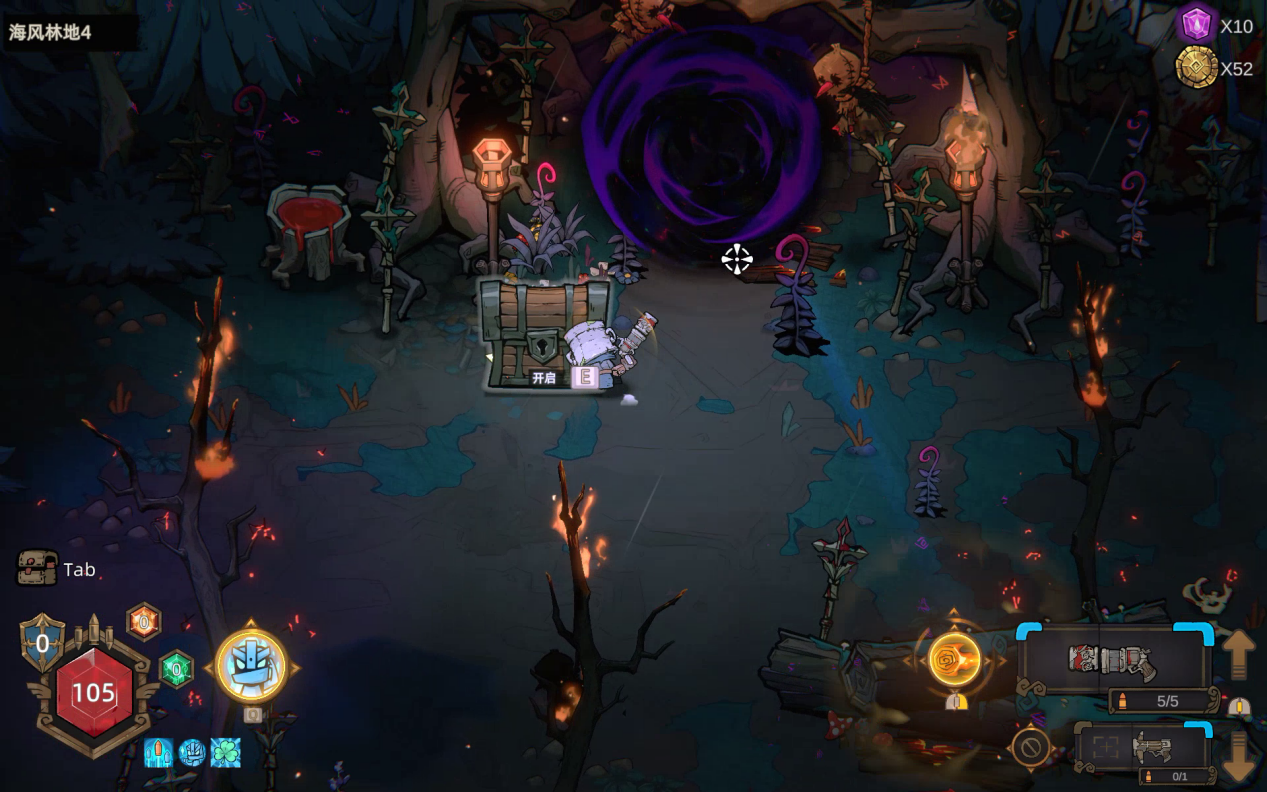This screenshot has width=1267, height=792.
Task: Open the backpack inventory icon
Action: point(37,568)
